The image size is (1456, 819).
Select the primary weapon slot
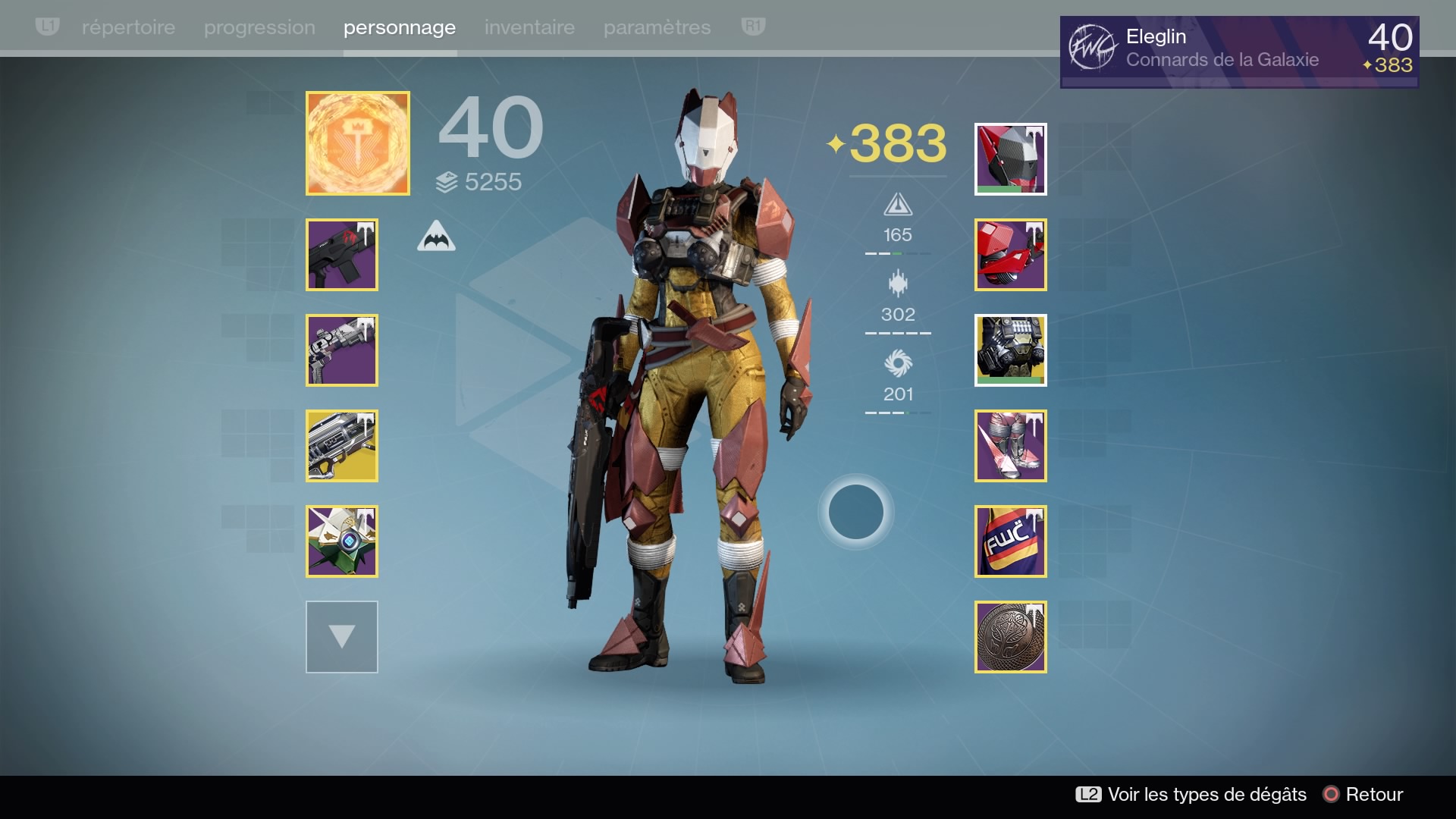[x=342, y=255]
